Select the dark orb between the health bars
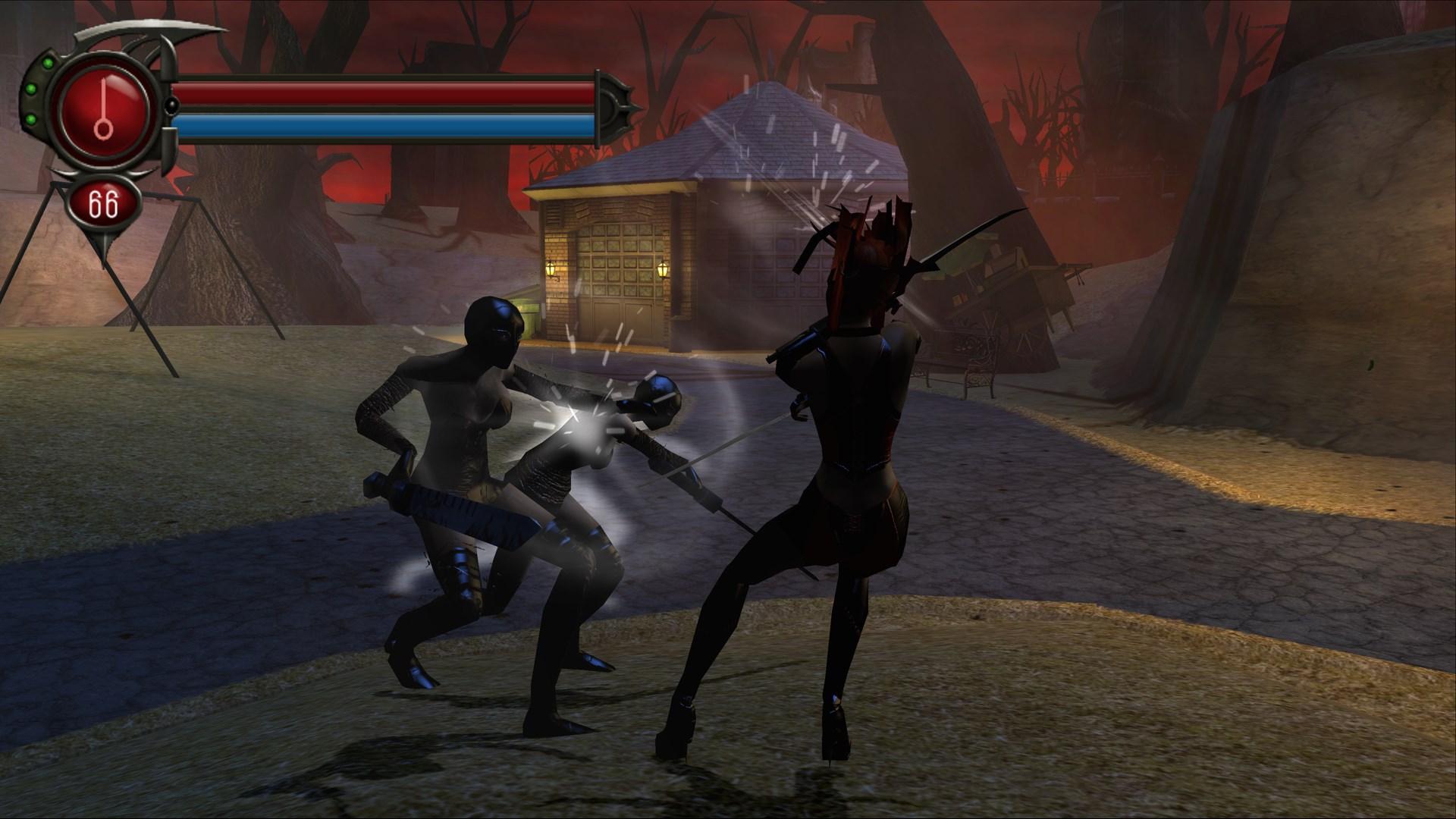The image size is (1456, 819). 172,106
